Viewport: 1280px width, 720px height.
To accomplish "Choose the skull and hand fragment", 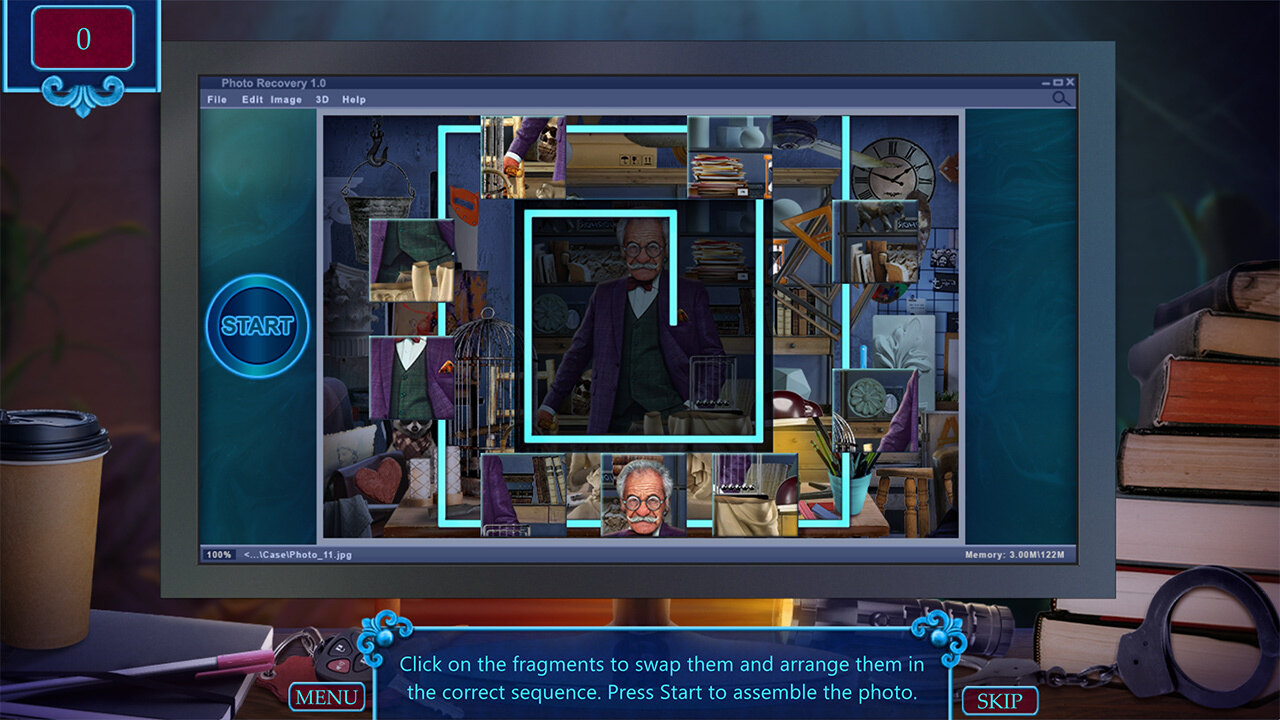I will [x=523, y=157].
